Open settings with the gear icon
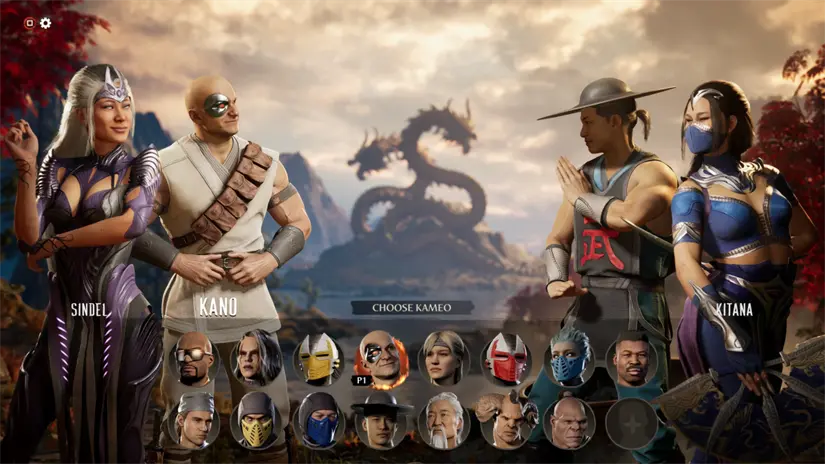Screen dimensions: 825x464 coord(46,23)
